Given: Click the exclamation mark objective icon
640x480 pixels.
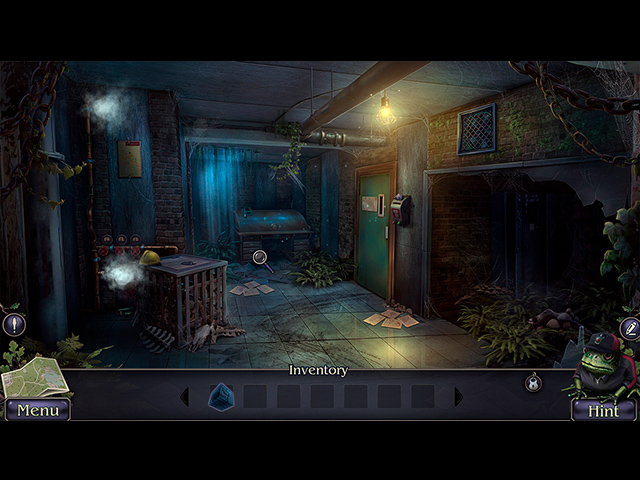Looking at the screenshot, I should [x=14, y=324].
